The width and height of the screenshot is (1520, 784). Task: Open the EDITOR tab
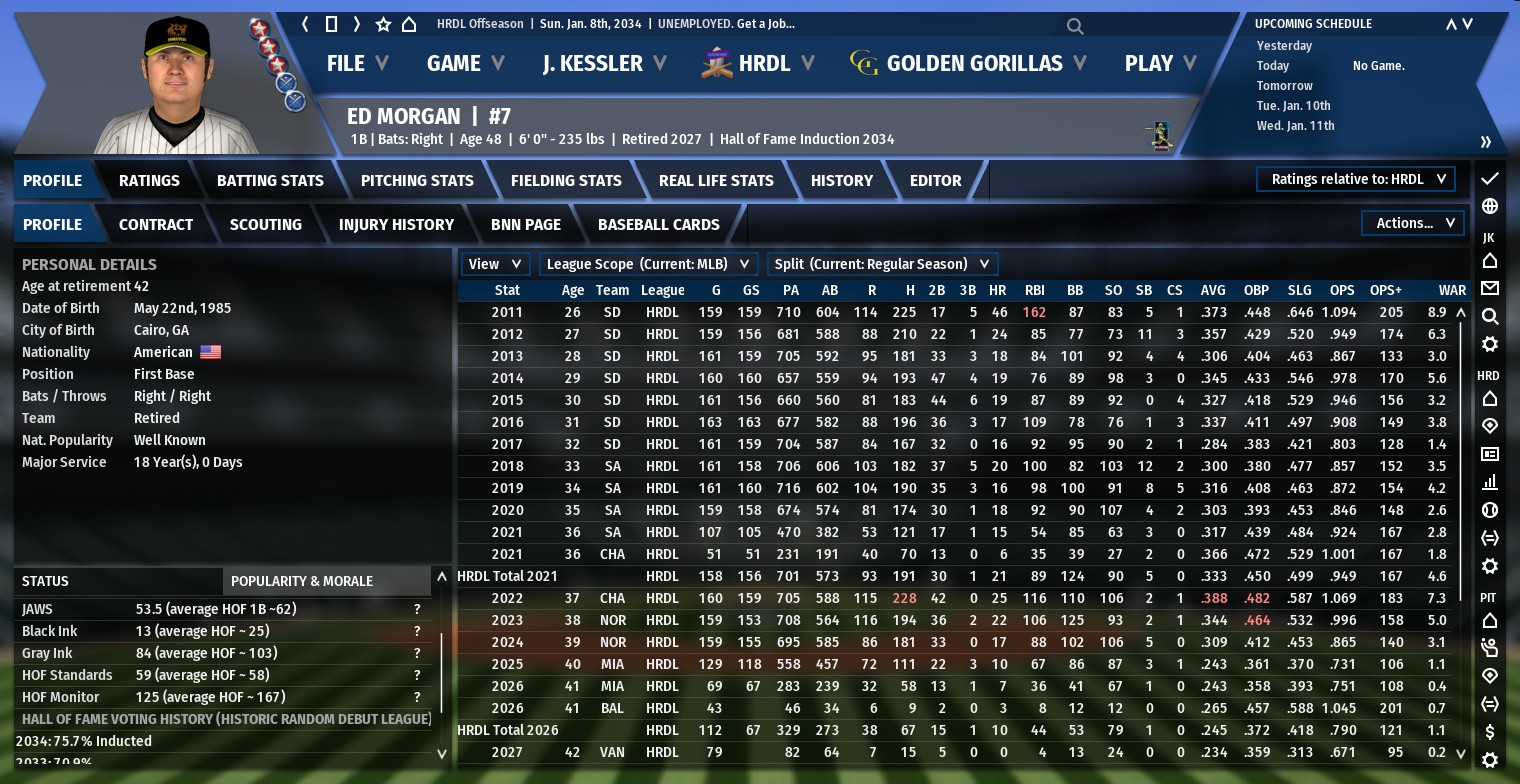coord(935,180)
